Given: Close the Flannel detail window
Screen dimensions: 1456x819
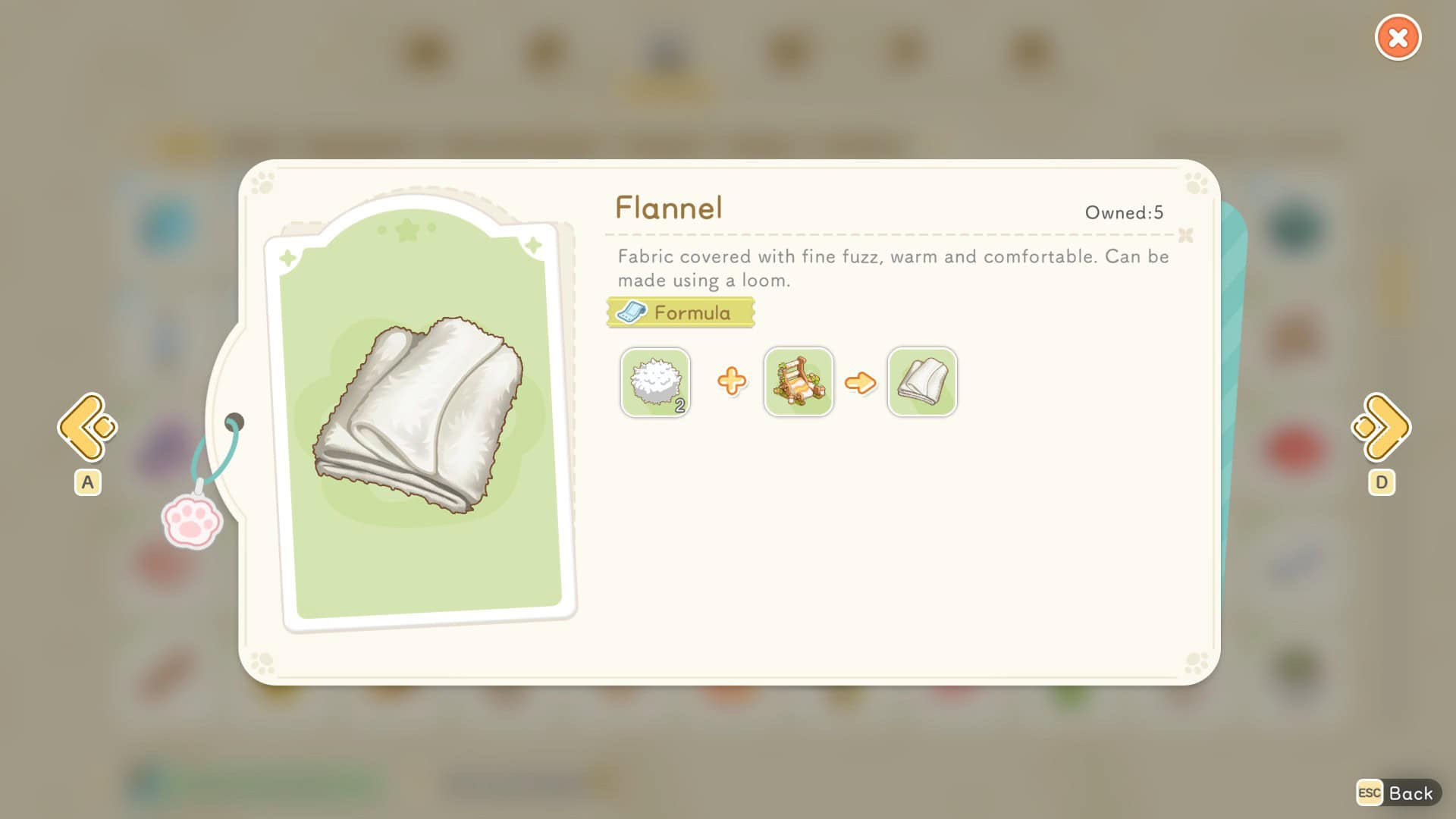Looking at the screenshot, I should (1398, 38).
